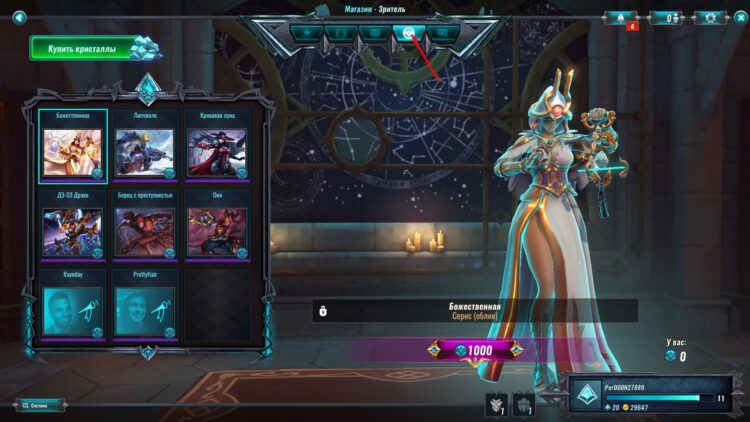Image resolution: width=750 pixels, height=422 pixels.
Task: Open the settings gear
Action: click(711, 18)
